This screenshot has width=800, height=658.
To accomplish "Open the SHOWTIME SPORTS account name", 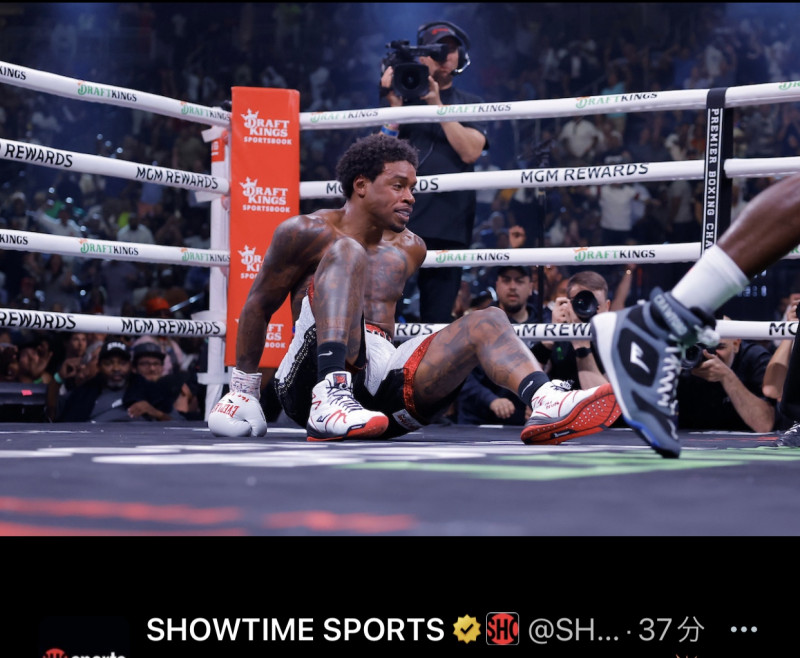I will pyautogui.click(x=295, y=629).
